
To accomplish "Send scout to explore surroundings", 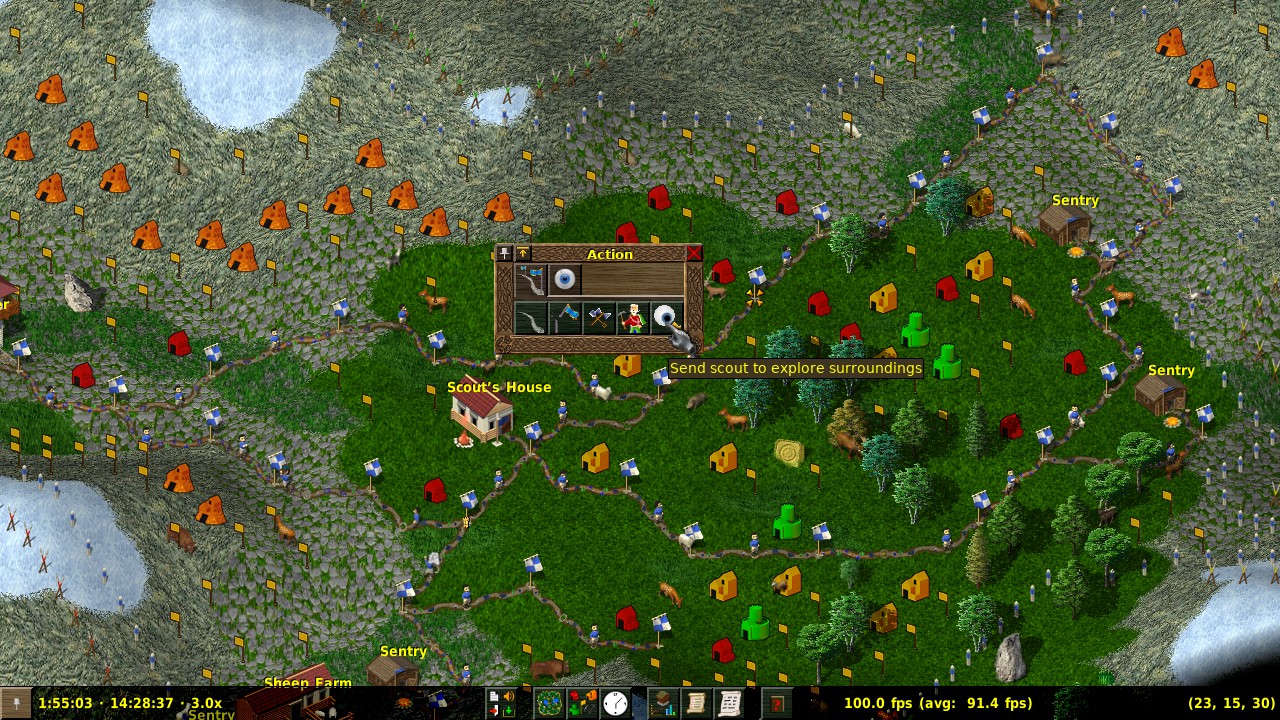I will pyautogui.click(x=666, y=319).
